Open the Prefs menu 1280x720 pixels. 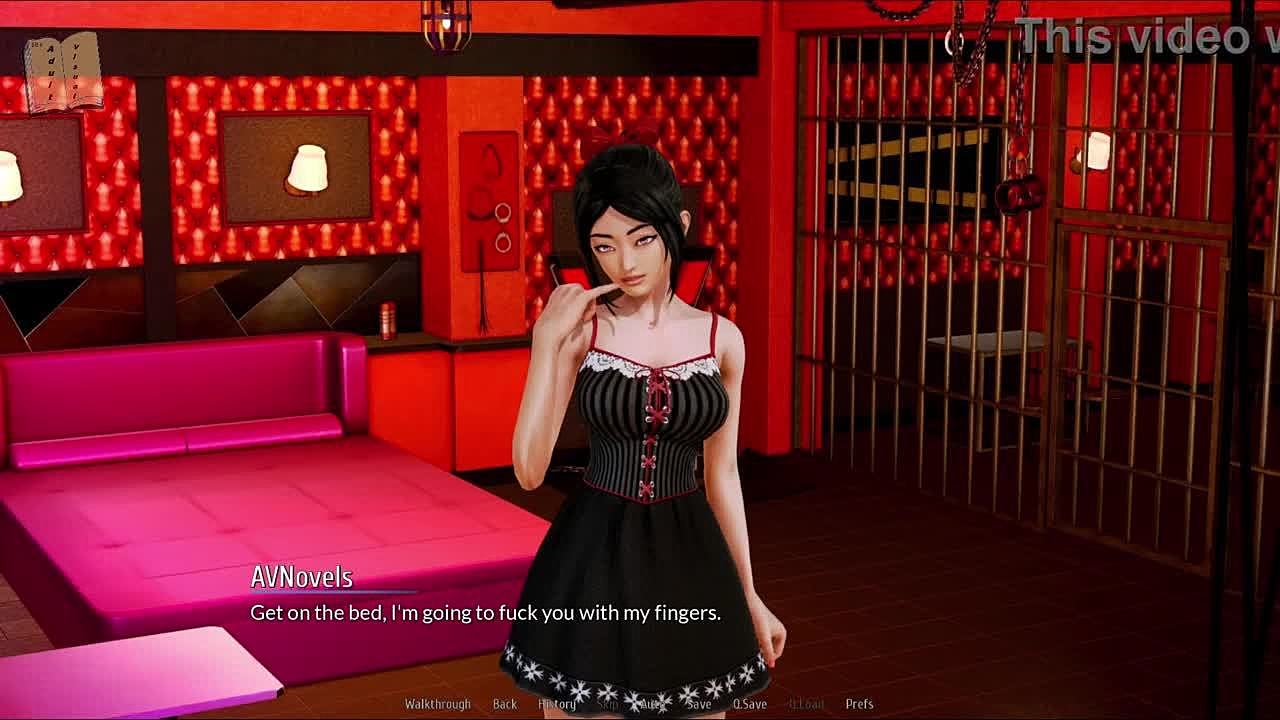click(x=859, y=704)
